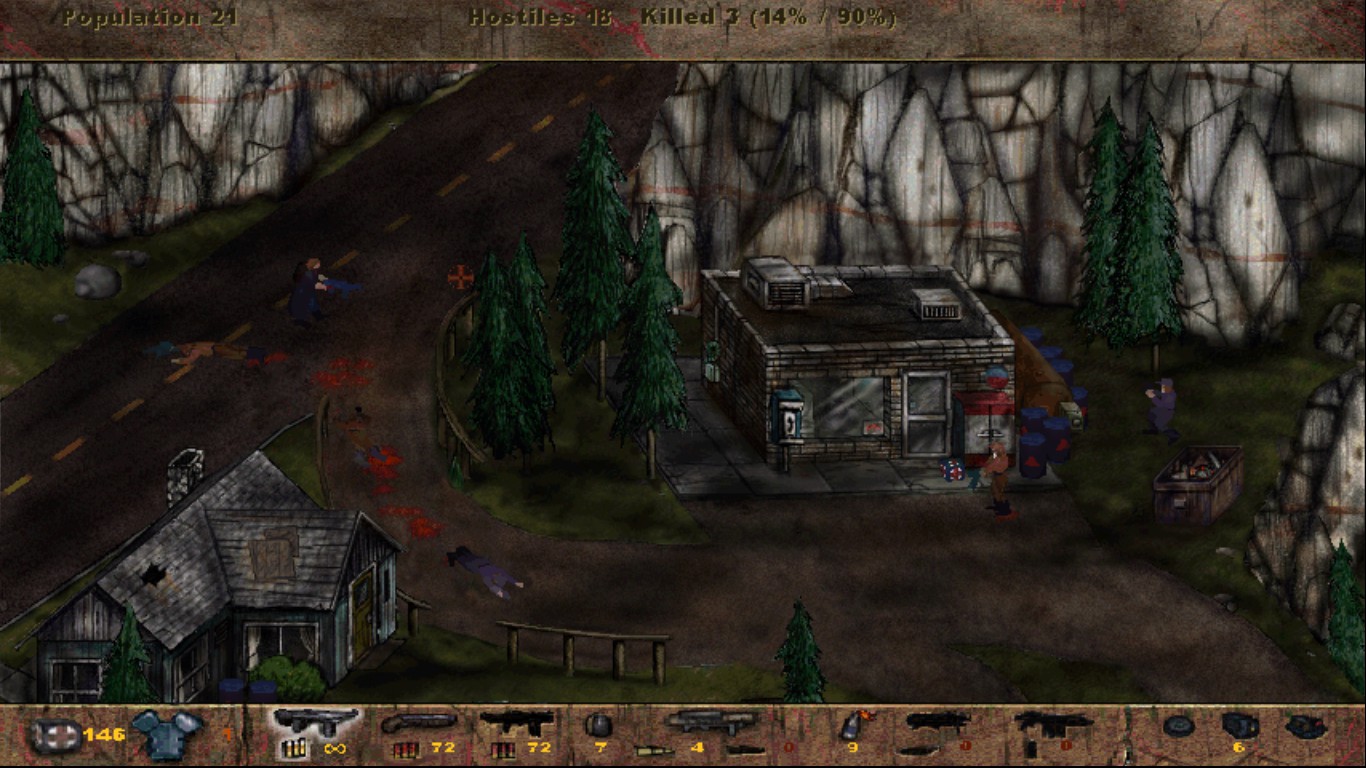The width and height of the screenshot is (1366, 768).
Task: Select the grenade slot showing 7
Action: [600, 730]
